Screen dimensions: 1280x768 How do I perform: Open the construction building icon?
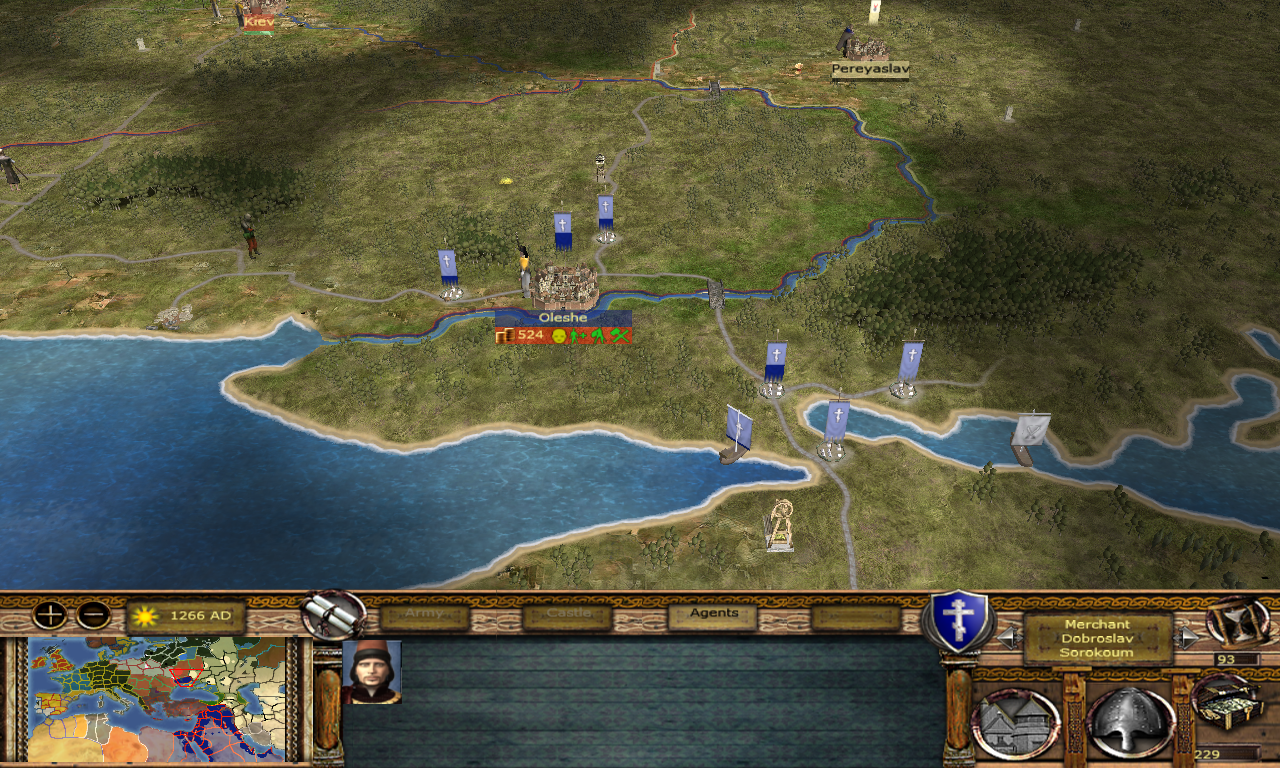tap(1016, 722)
